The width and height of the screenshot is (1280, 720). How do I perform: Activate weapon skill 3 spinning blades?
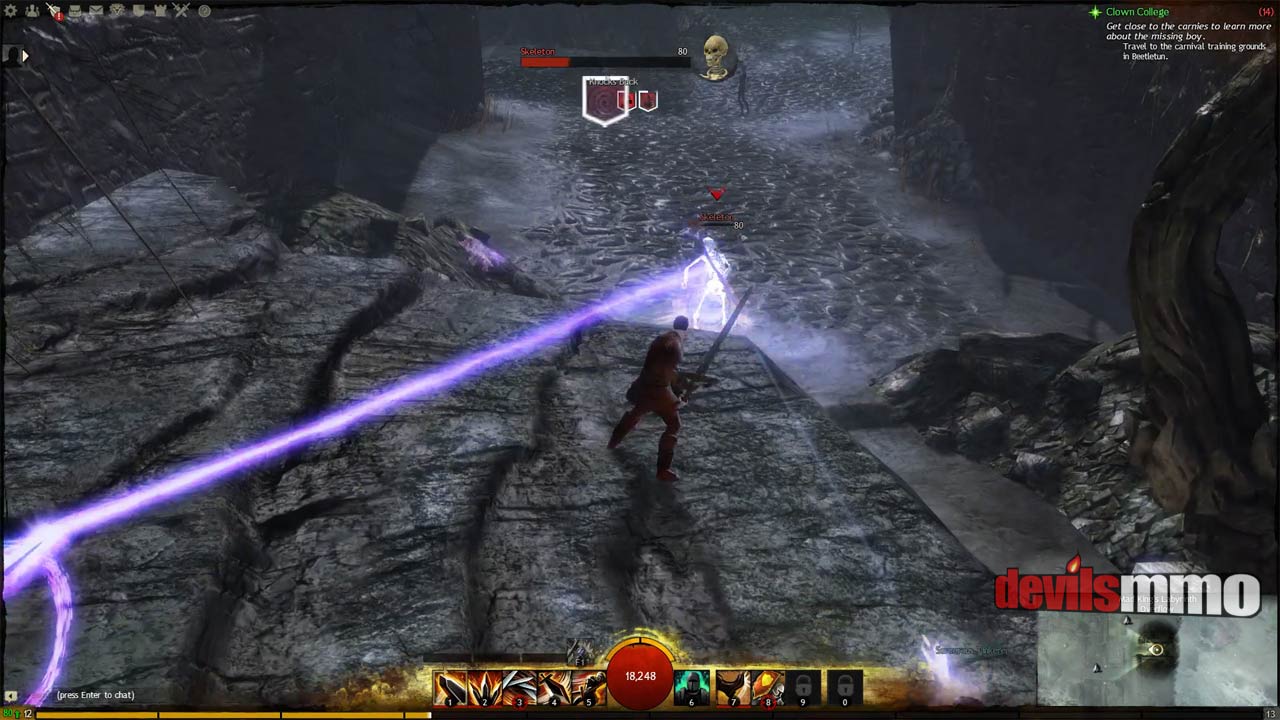click(x=520, y=688)
